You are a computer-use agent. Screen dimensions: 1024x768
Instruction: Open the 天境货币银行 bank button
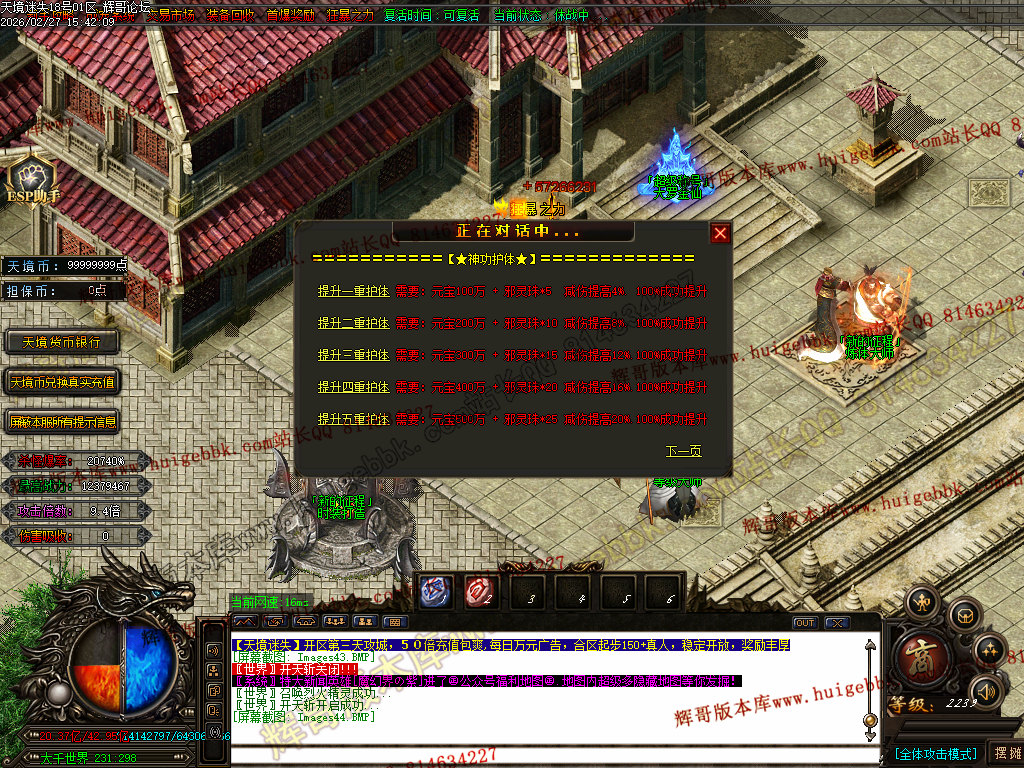click(x=62, y=342)
